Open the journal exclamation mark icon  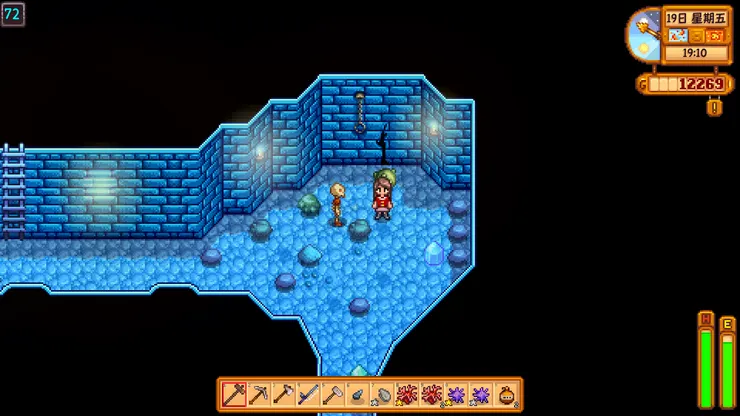tap(714, 106)
